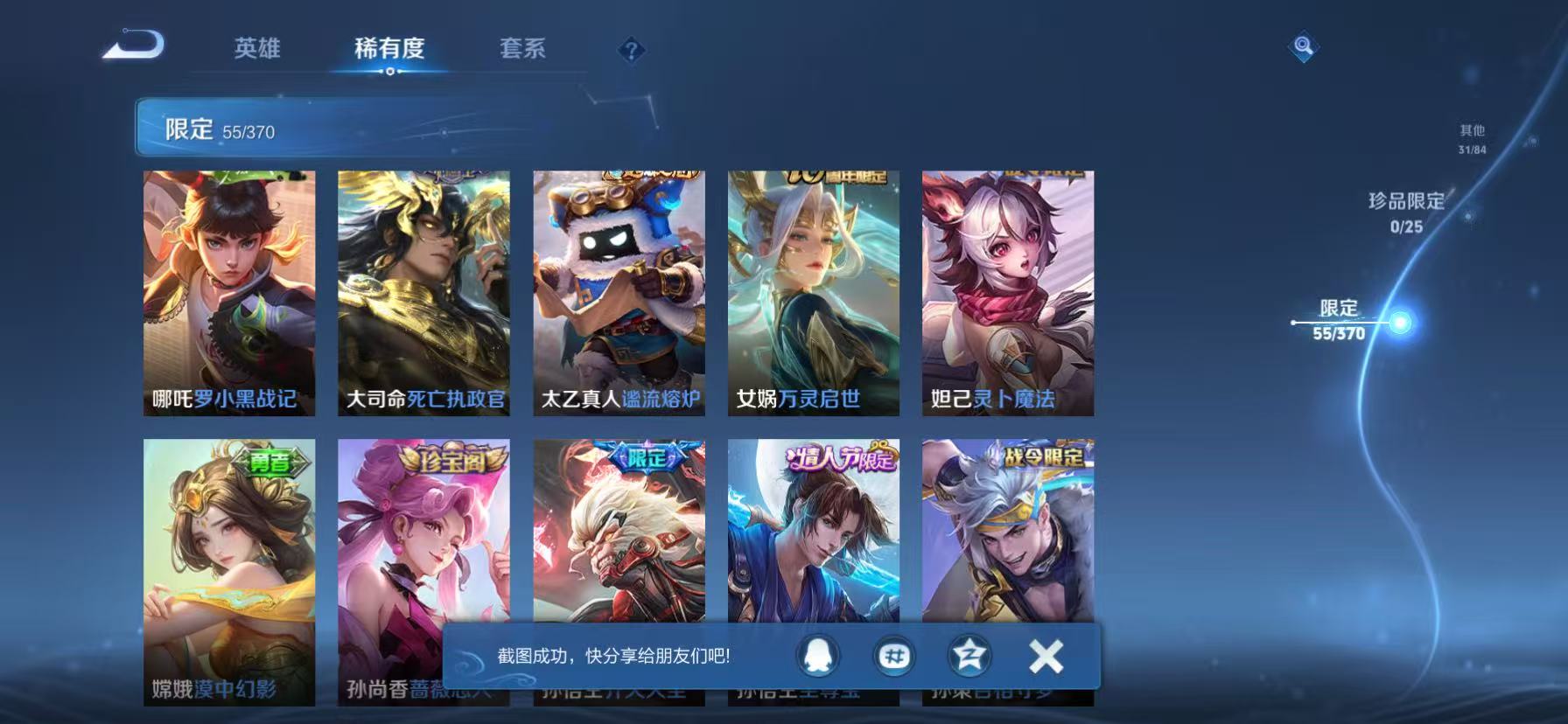This screenshot has height=724, width=1568.
Task: Dismiss the share bar with the X
Action: [x=1044, y=657]
